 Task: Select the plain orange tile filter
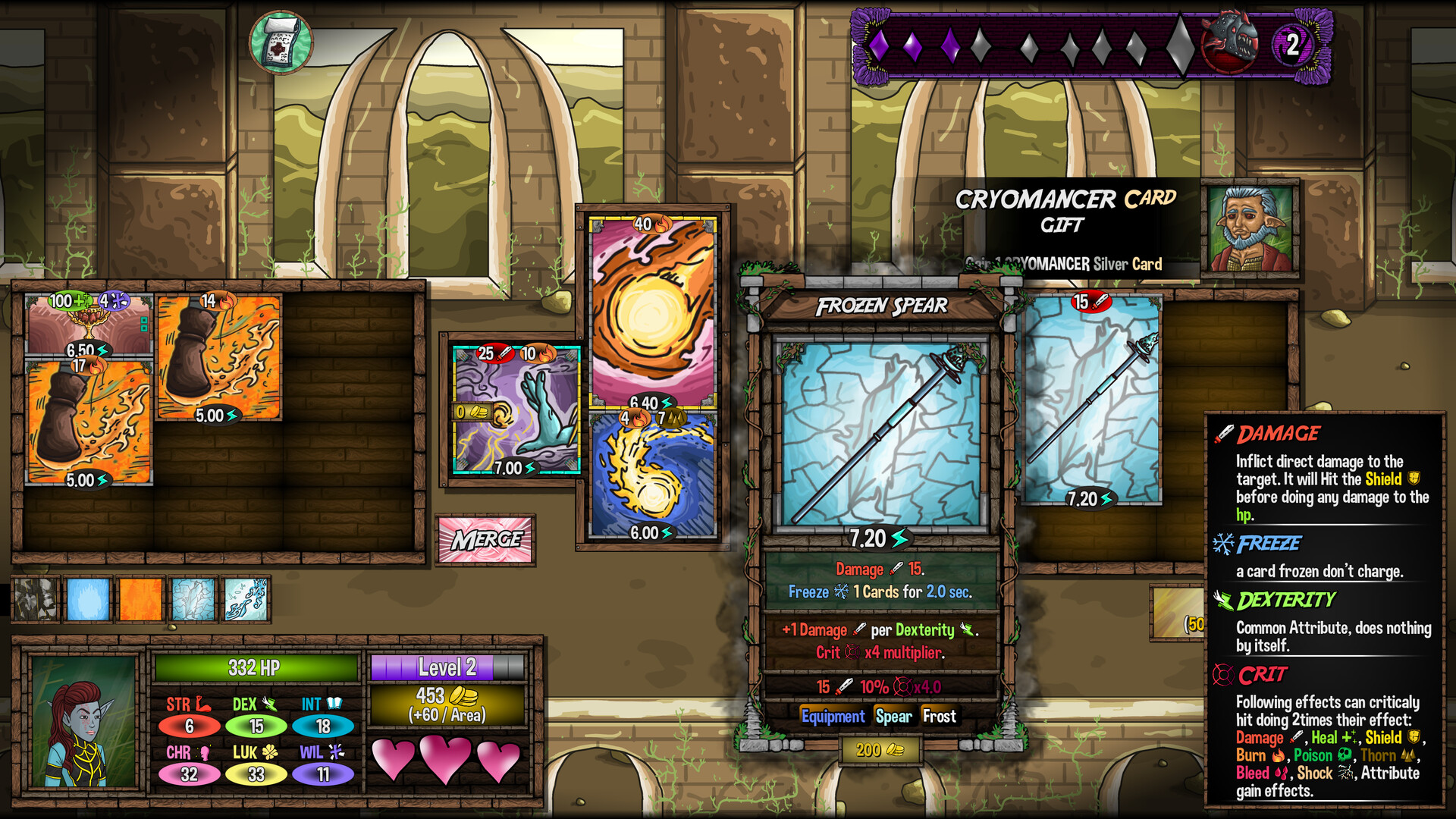[141, 599]
